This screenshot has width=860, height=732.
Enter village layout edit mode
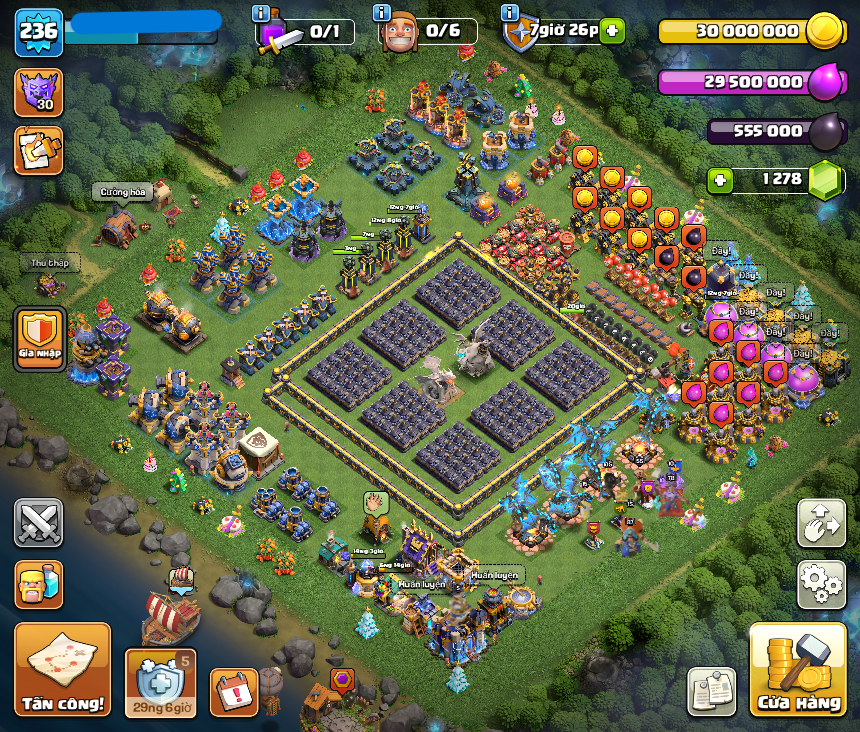tap(821, 523)
